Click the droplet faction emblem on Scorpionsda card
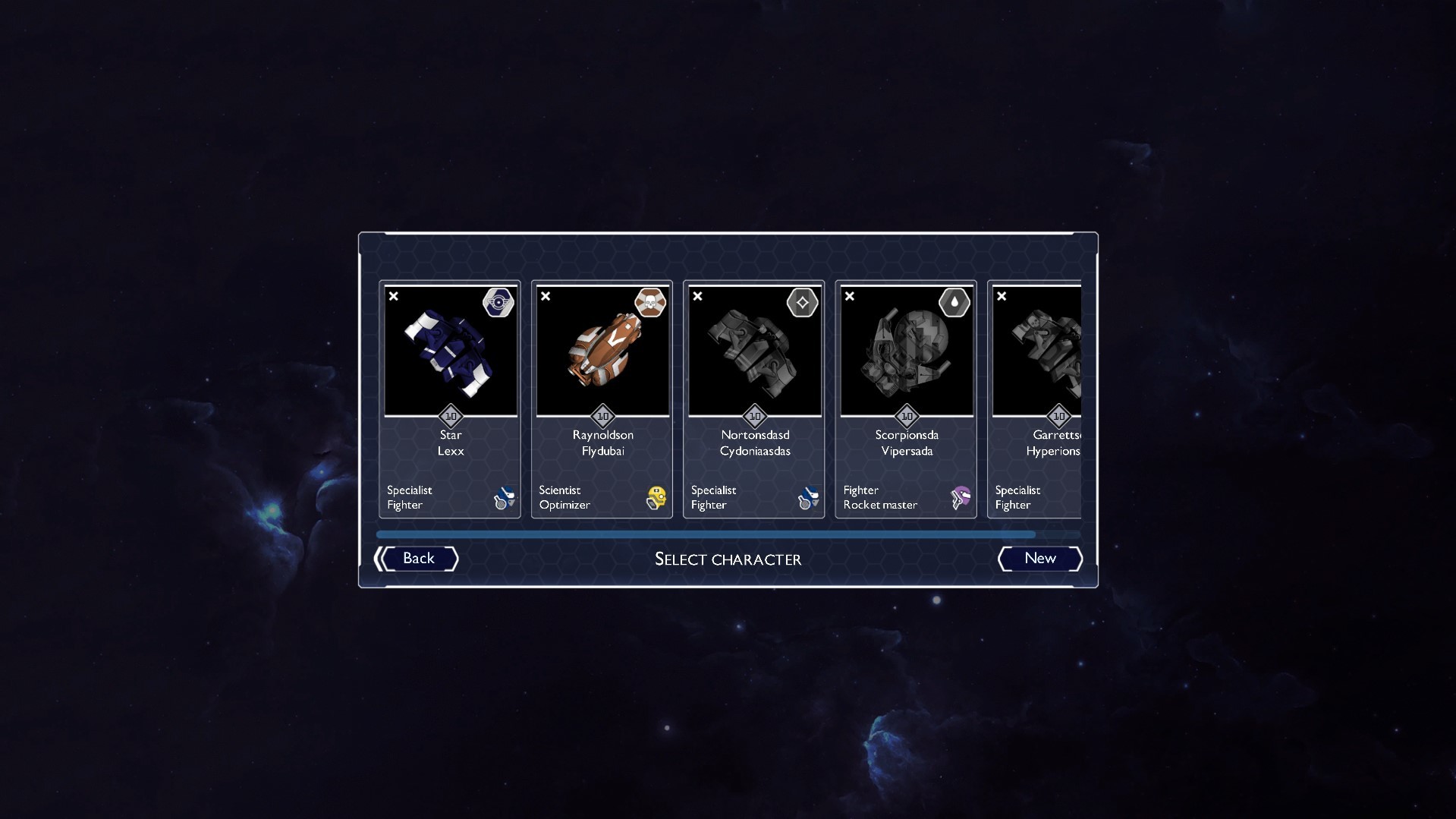Image resolution: width=1456 pixels, height=819 pixels. click(x=955, y=302)
